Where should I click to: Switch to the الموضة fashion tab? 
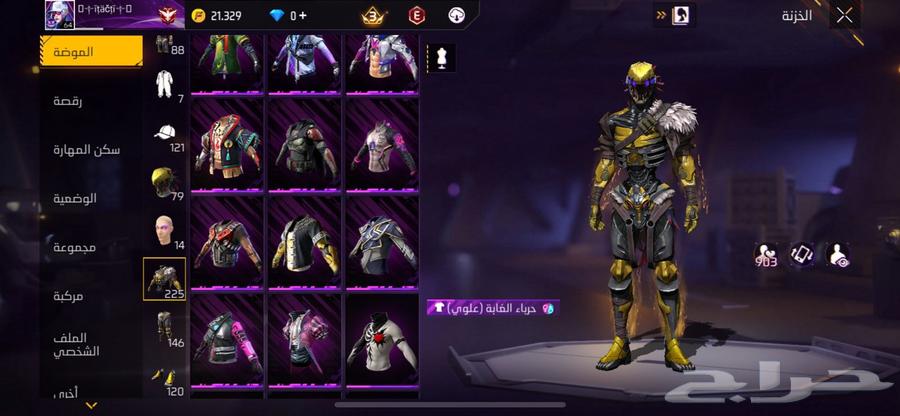(x=91, y=51)
